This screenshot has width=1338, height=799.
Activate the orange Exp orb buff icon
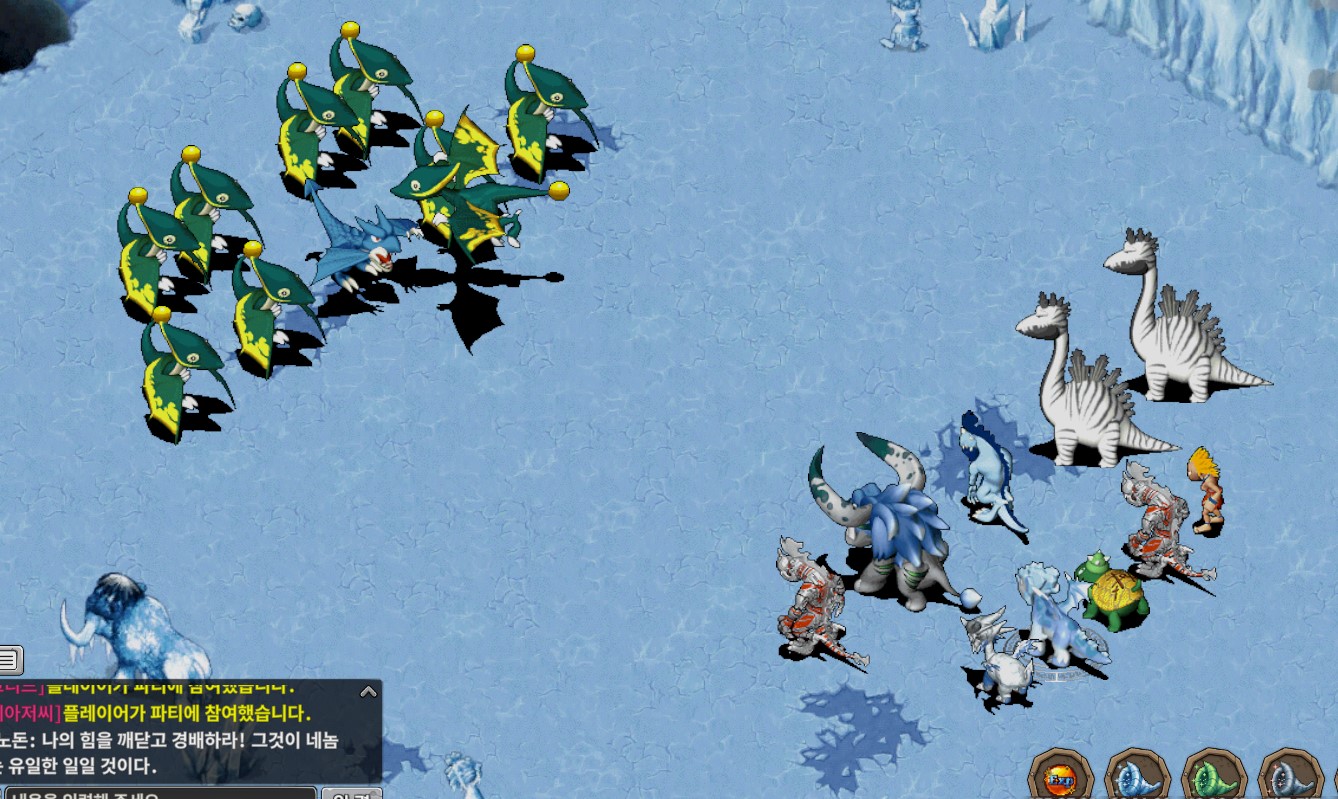click(x=1061, y=777)
